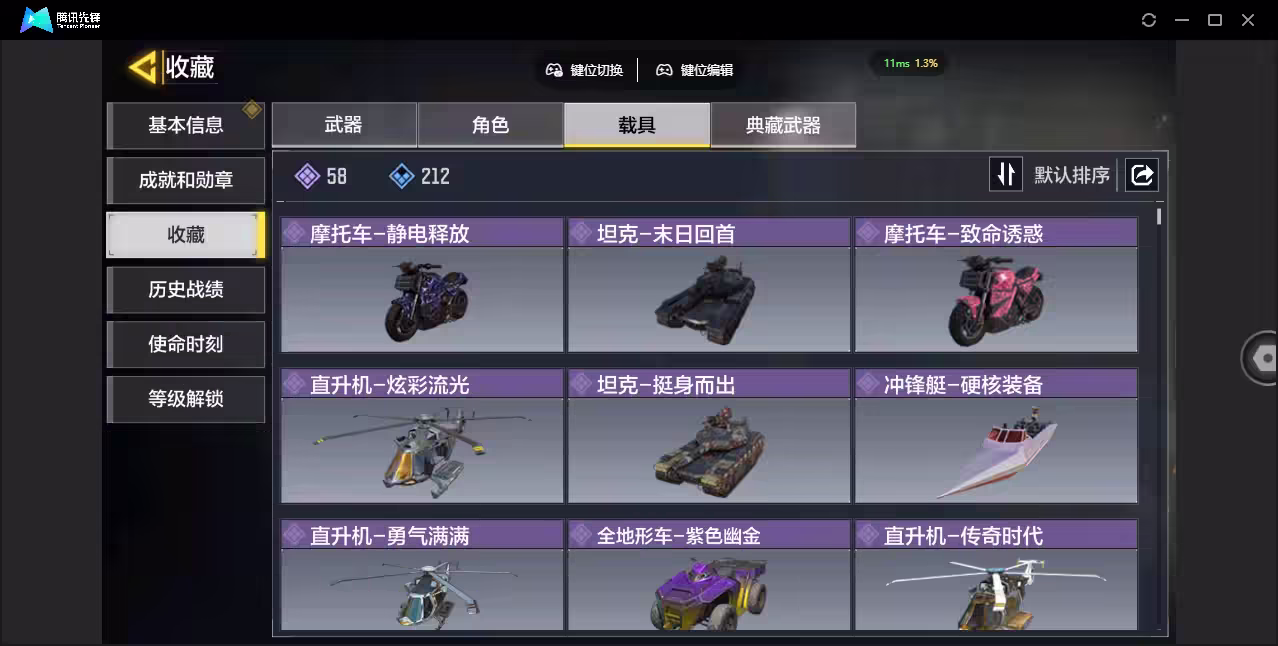Image resolution: width=1278 pixels, height=646 pixels.
Task: Switch to the 角色 tab
Action: 490,125
